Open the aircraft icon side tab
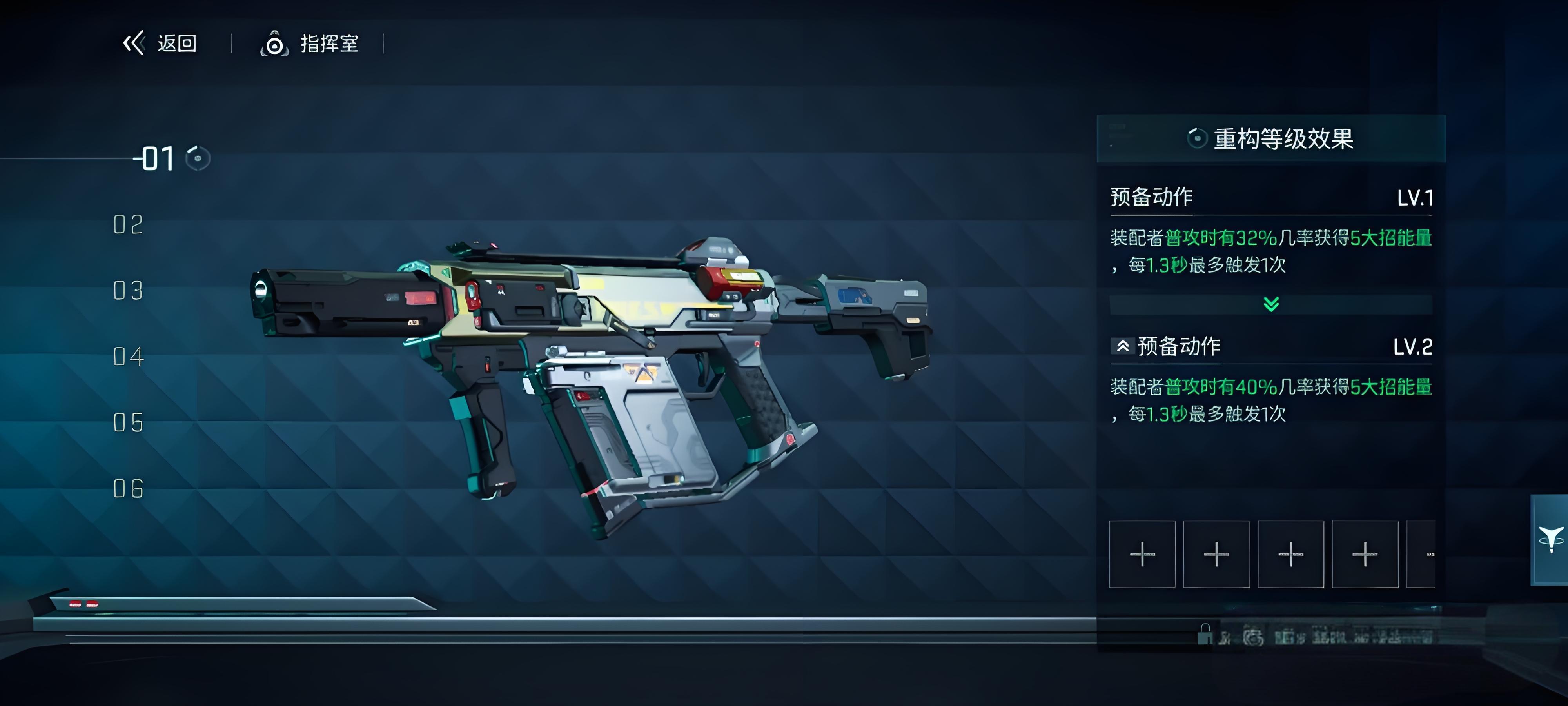 coord(1550,540)
